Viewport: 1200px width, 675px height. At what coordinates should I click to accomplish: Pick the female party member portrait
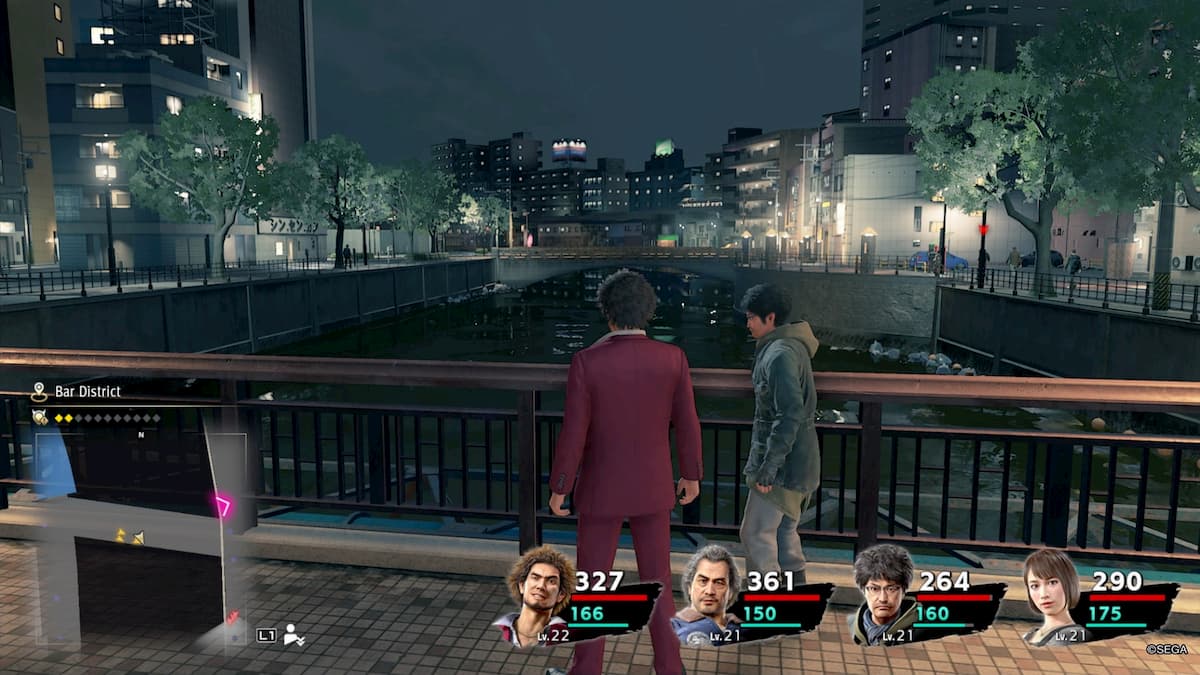pyautogui.click(x=1050, y=597)
